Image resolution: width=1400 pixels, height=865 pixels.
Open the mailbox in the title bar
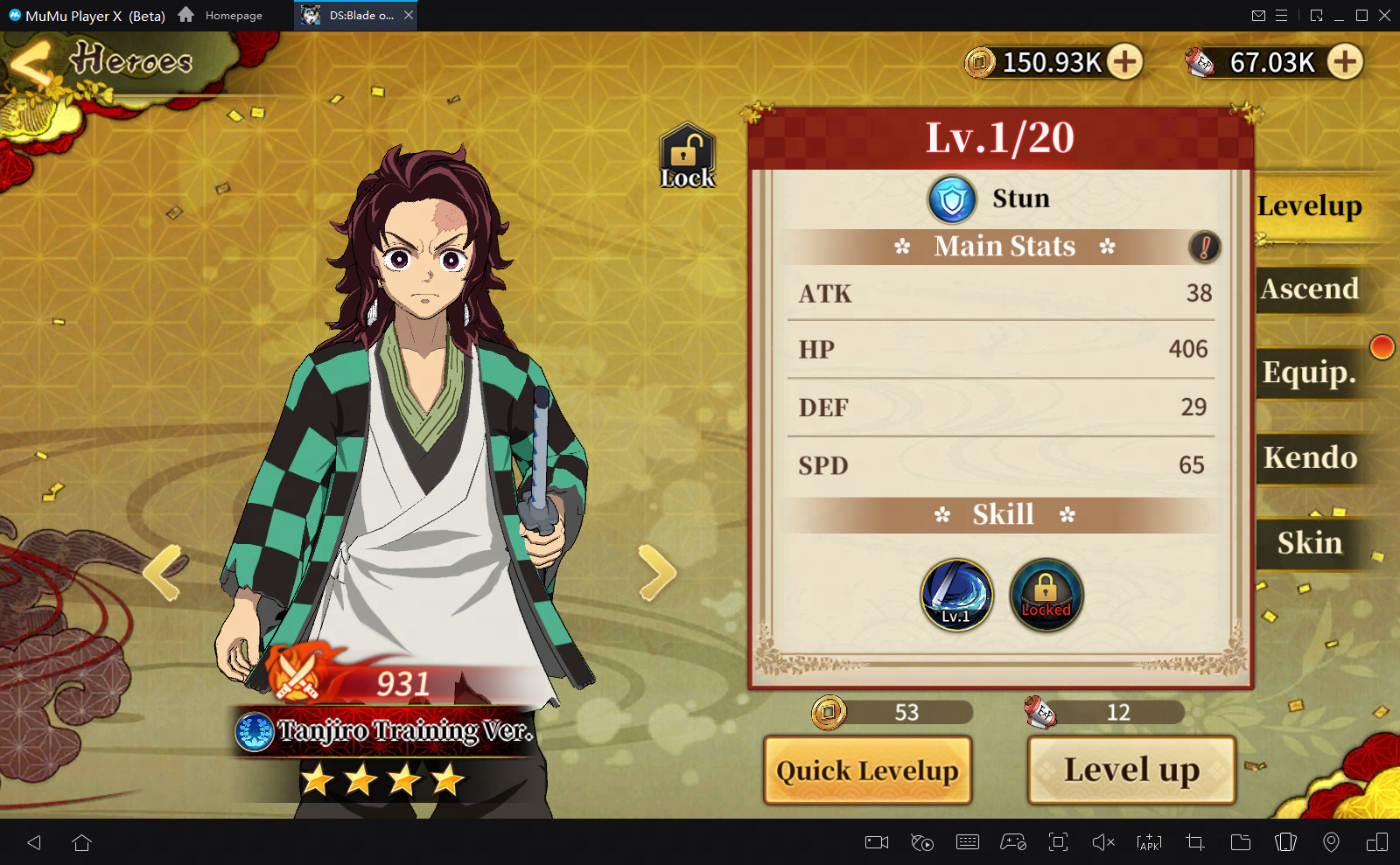tap(1260, 15)
